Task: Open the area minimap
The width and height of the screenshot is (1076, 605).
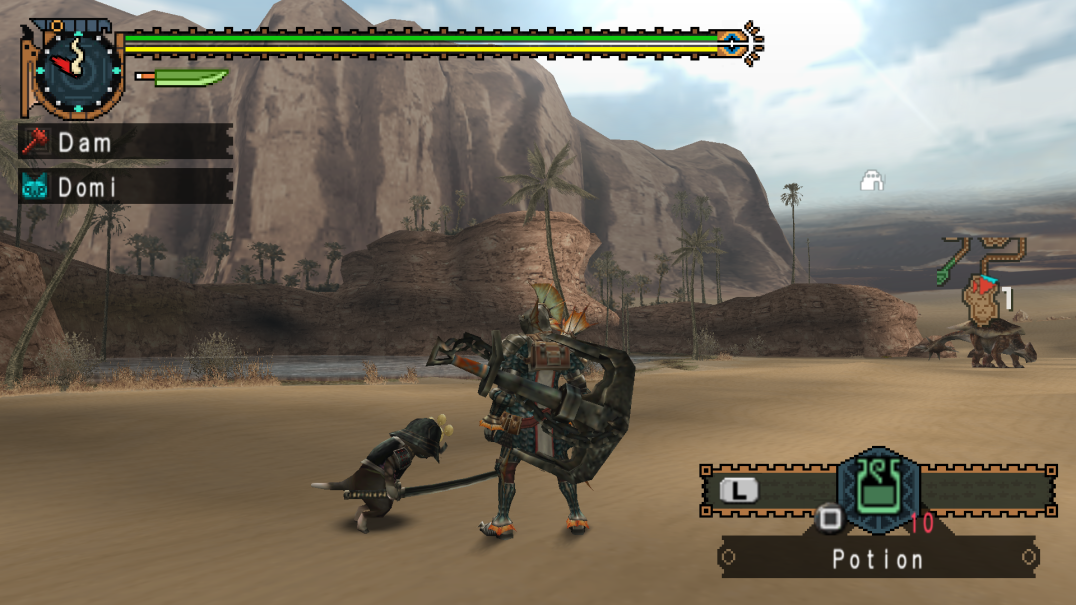Action: pyautogui.click(x=985, y=282)
